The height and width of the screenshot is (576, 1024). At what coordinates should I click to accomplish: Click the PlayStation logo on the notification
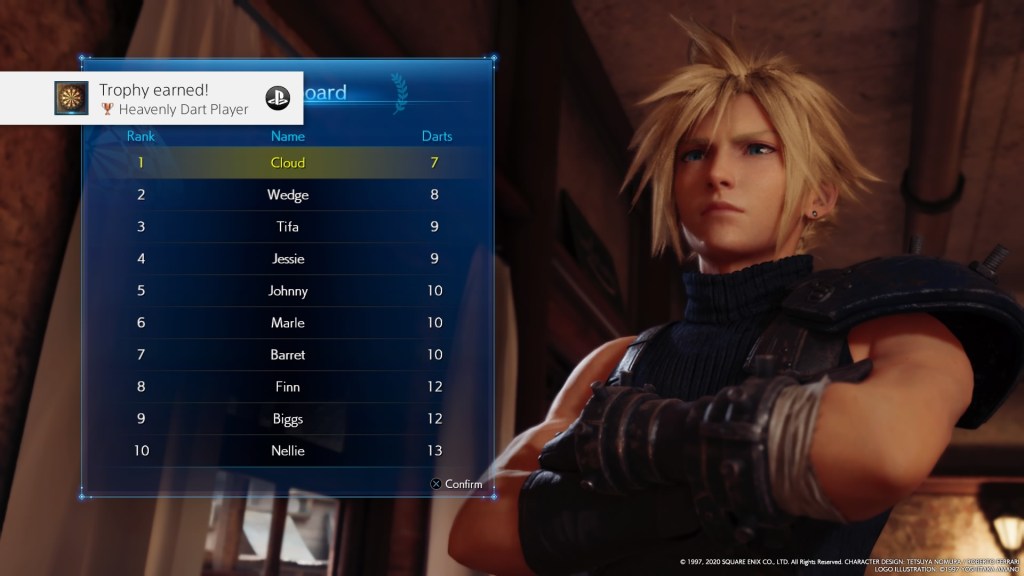coord(277,98)
